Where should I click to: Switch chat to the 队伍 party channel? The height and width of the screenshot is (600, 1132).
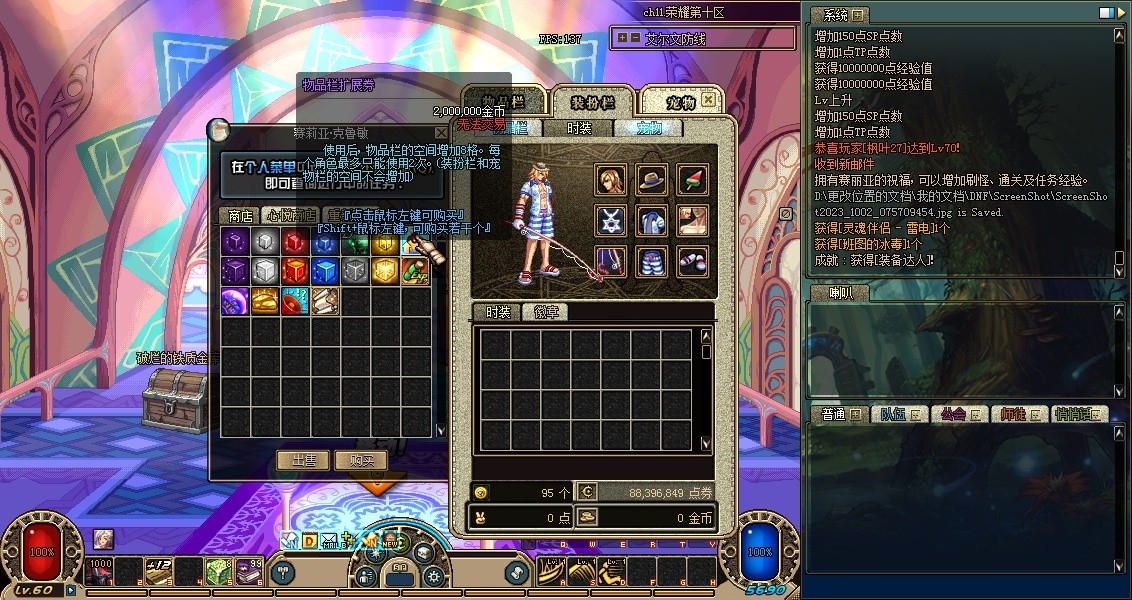point(892,414)
